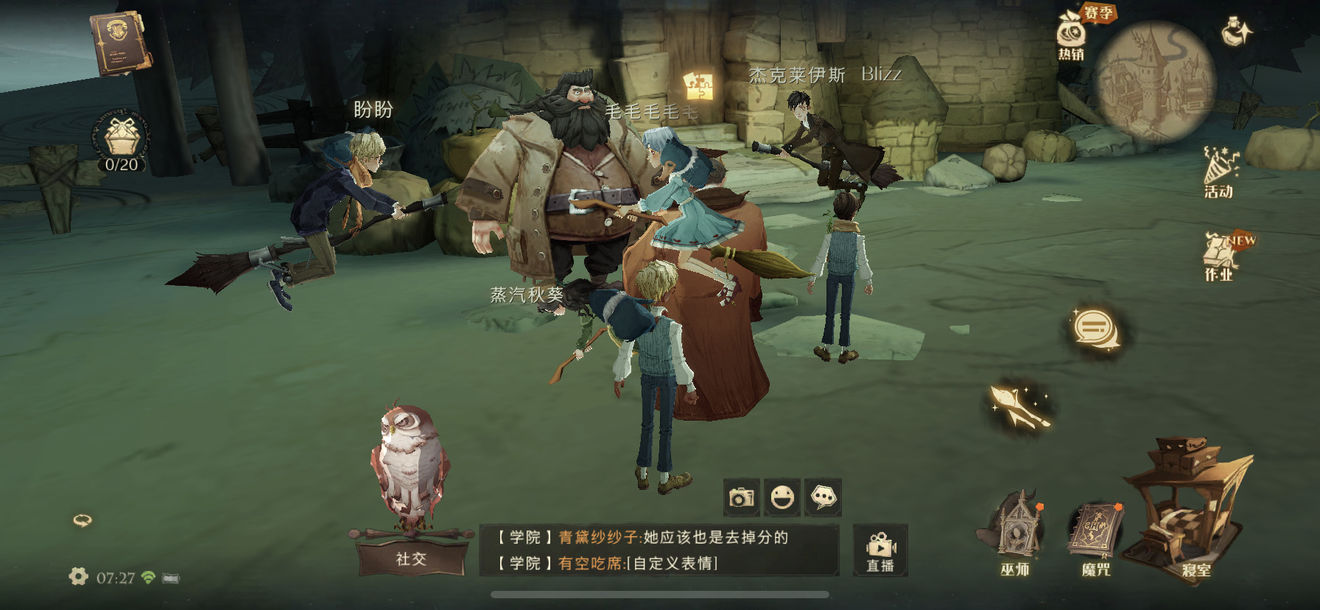This screenshot has height=610, width=1320.
Task: Open the 作业 homework menu
Action: [1220, 256]
